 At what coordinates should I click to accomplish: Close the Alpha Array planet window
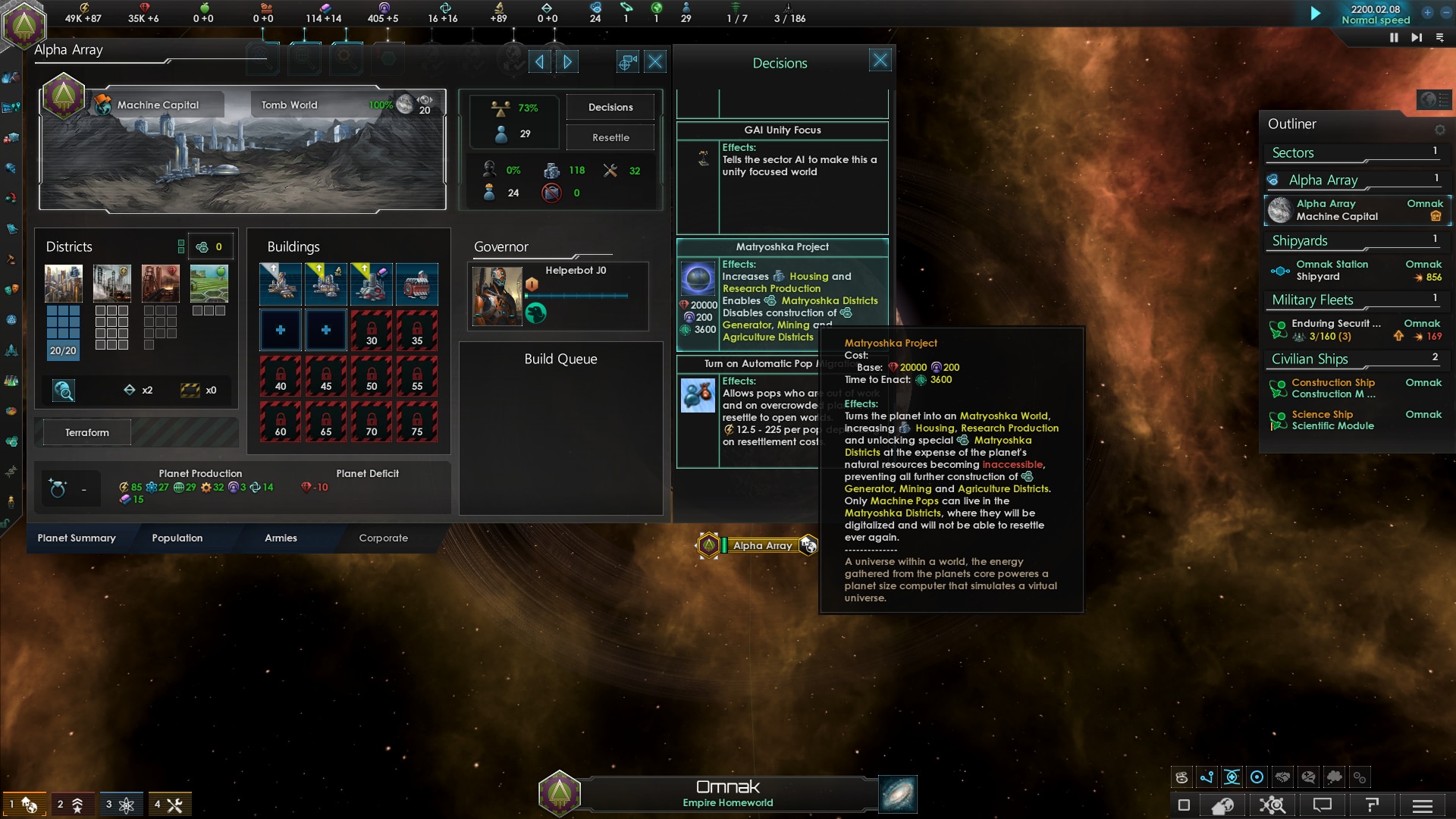[655, 62]
